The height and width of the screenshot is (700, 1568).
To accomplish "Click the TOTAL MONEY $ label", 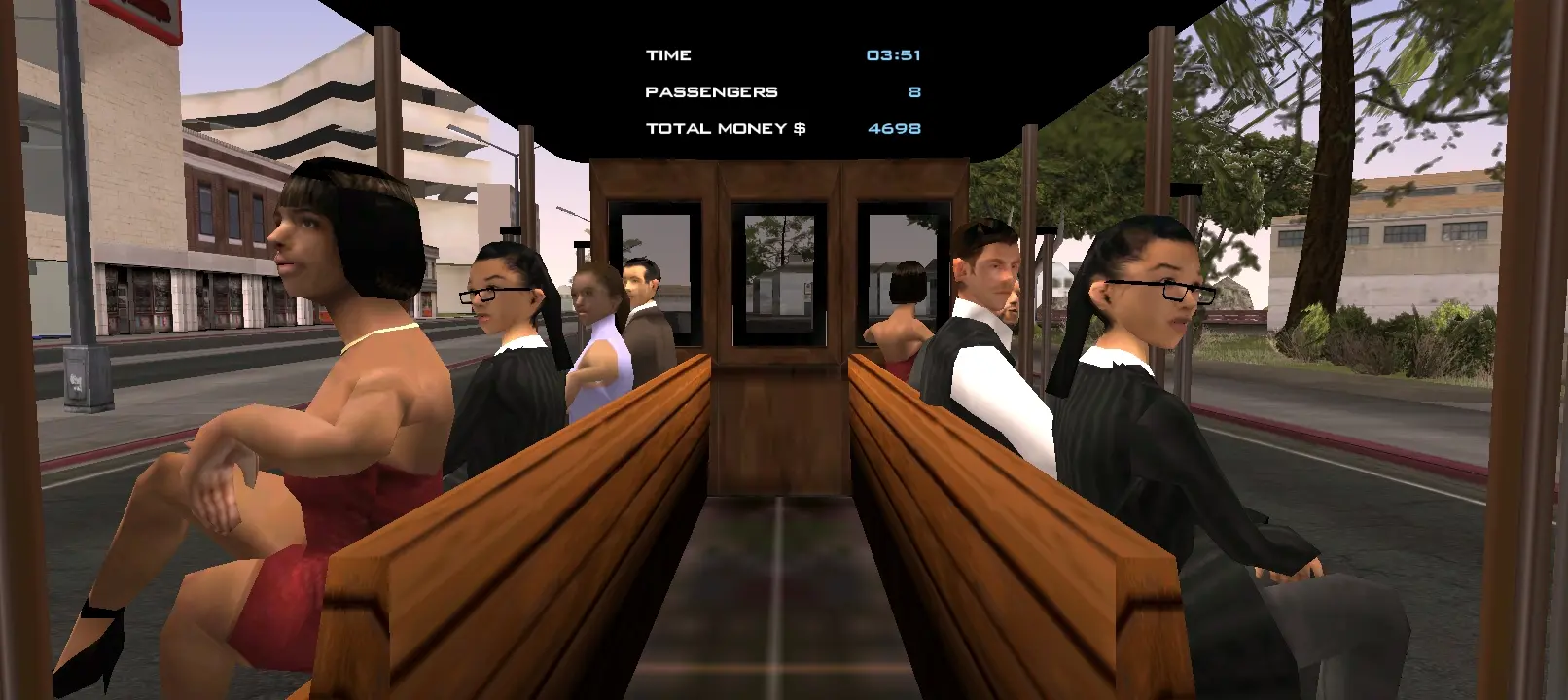I will point(726,127).
